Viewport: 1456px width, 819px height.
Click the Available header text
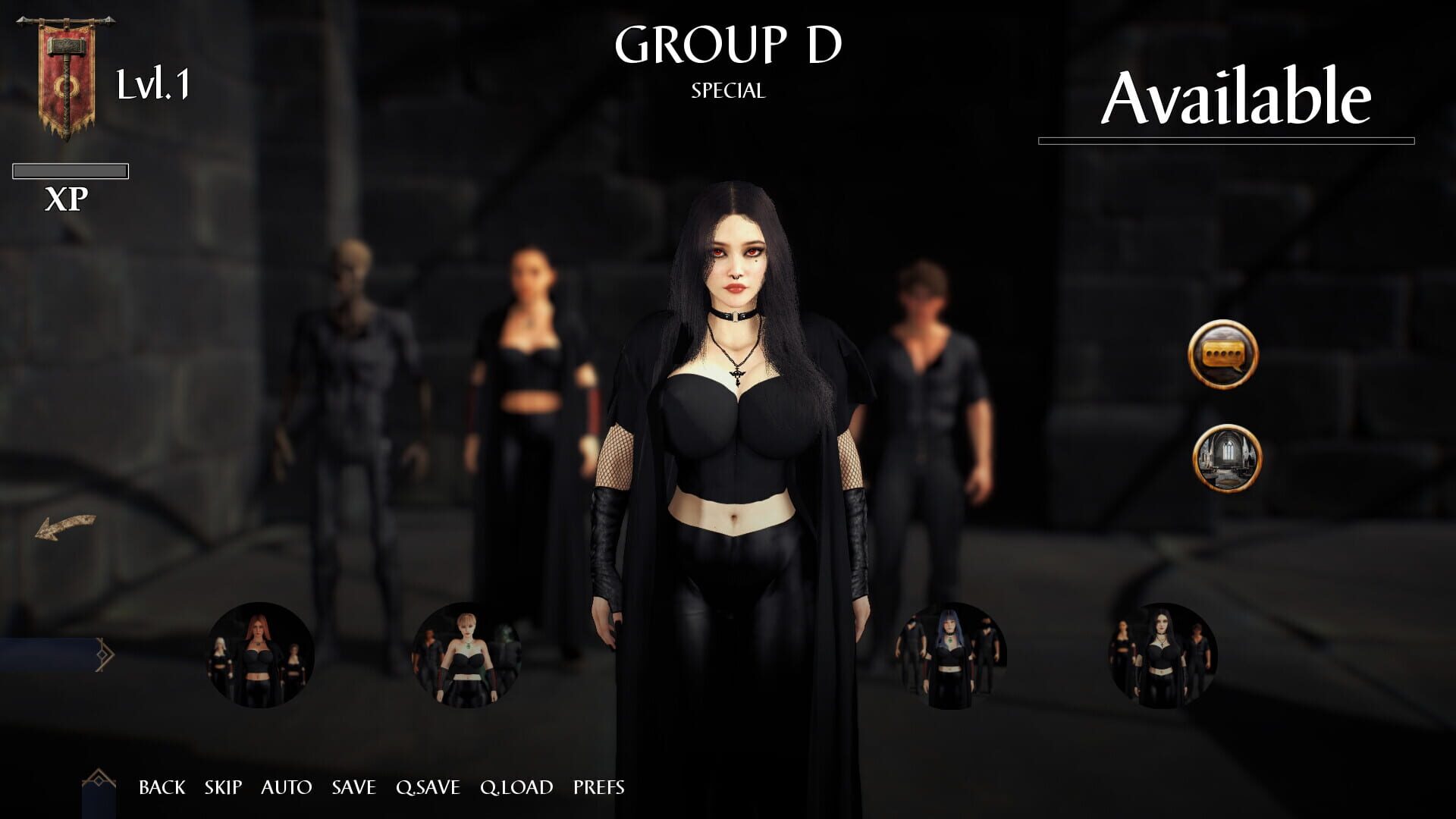tap(1236, 95)
